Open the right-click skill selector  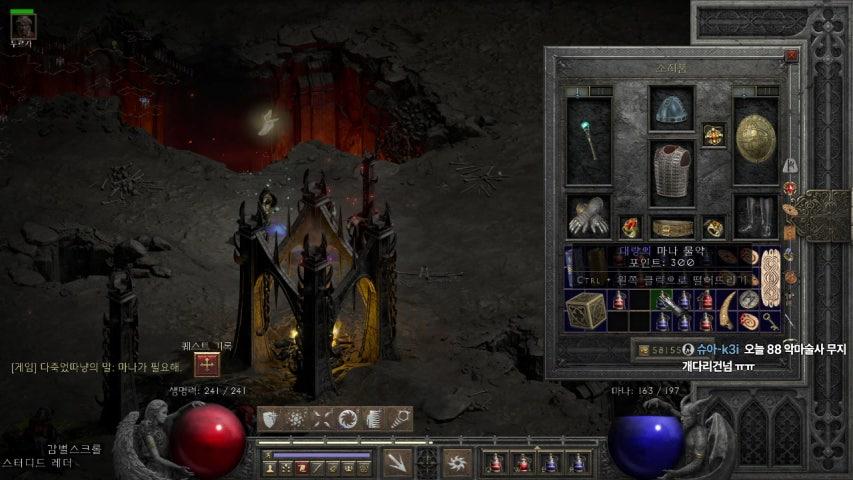tap(458, 462)
